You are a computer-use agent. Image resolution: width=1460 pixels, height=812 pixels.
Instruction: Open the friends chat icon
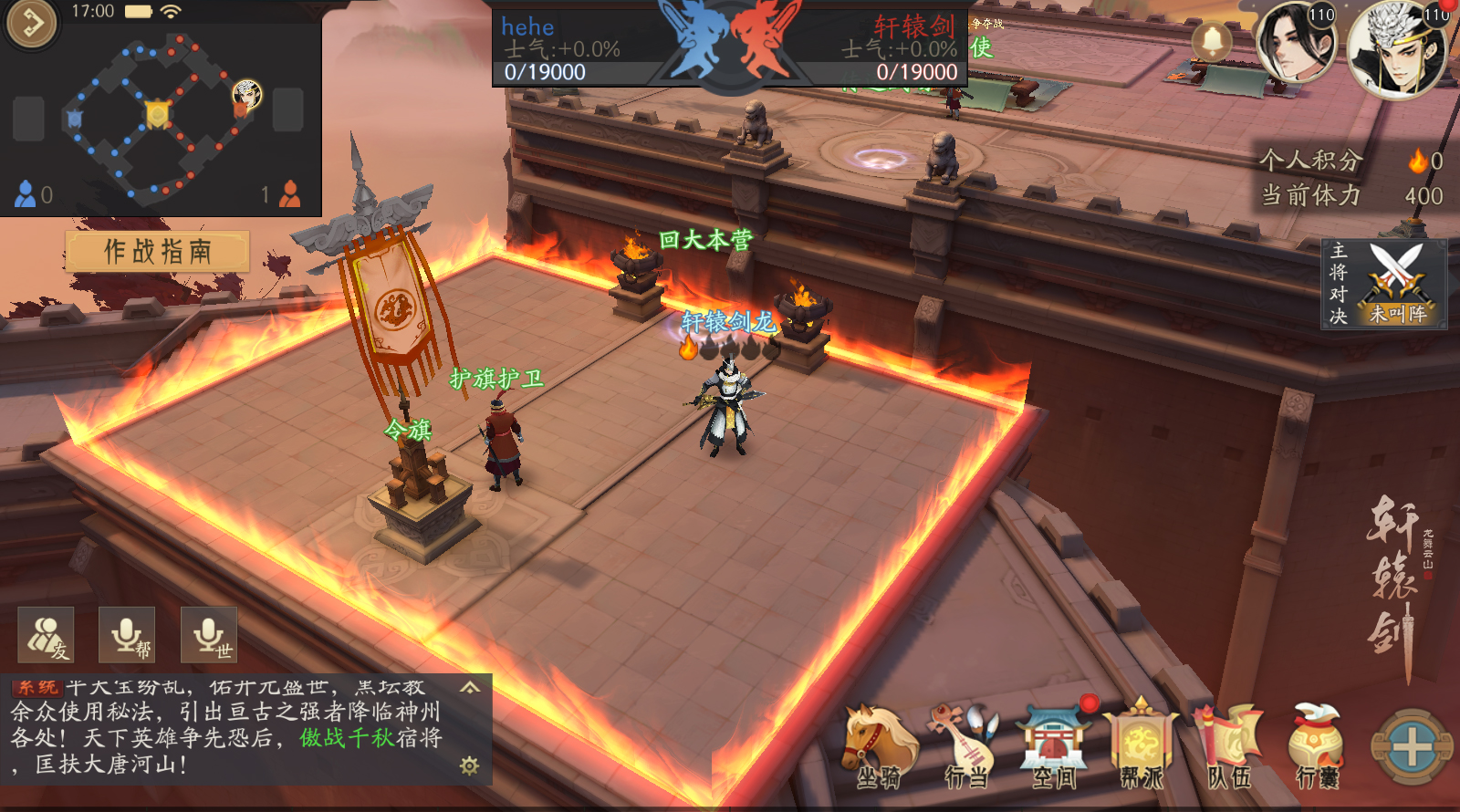[46, 635]
